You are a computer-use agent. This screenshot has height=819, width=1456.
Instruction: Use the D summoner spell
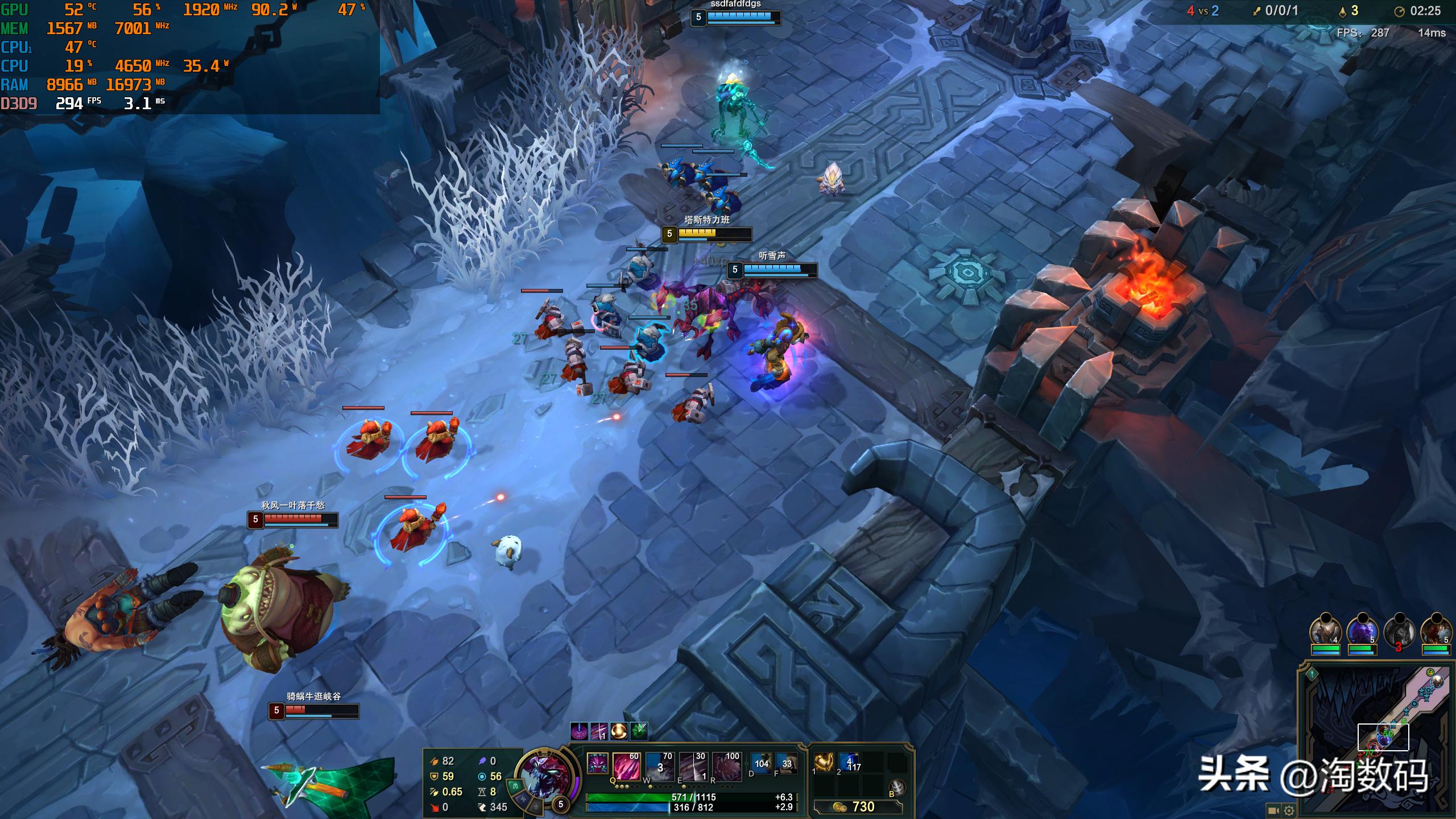point(761,764)
